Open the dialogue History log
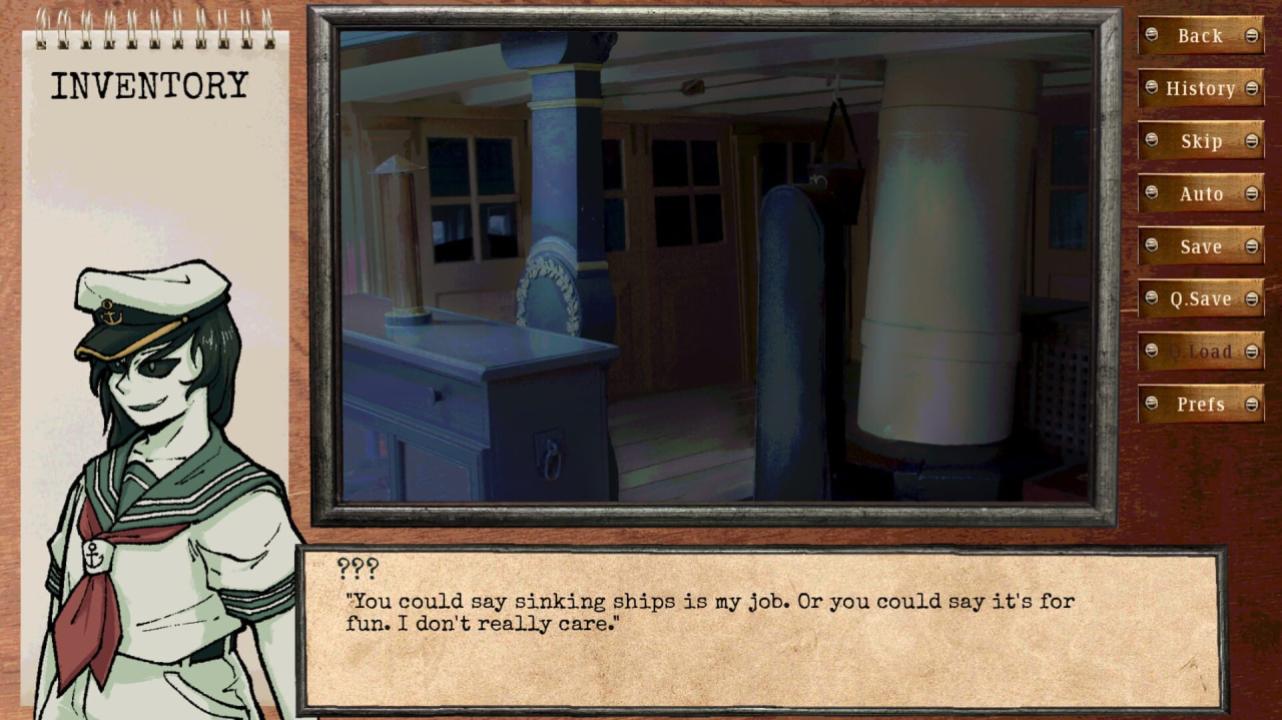Viewport: 1282px width, 720px height. (1200, 89)
